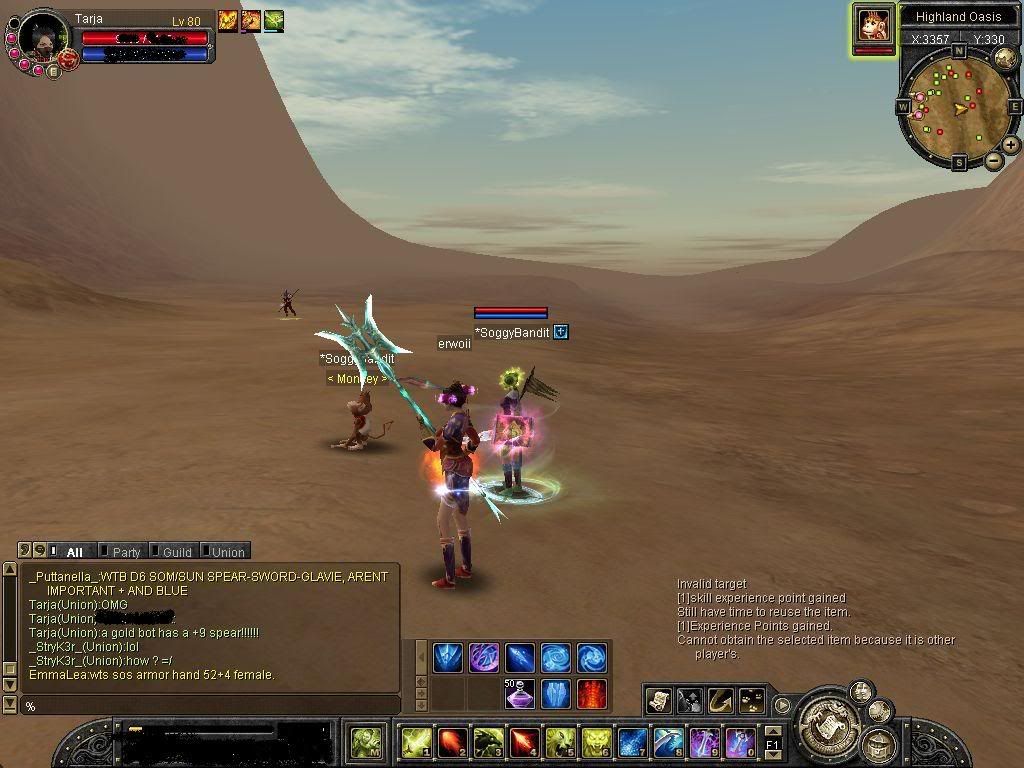Click the hook icon action button
This screenshot has width=1024, height=768.
pos(721,700)
